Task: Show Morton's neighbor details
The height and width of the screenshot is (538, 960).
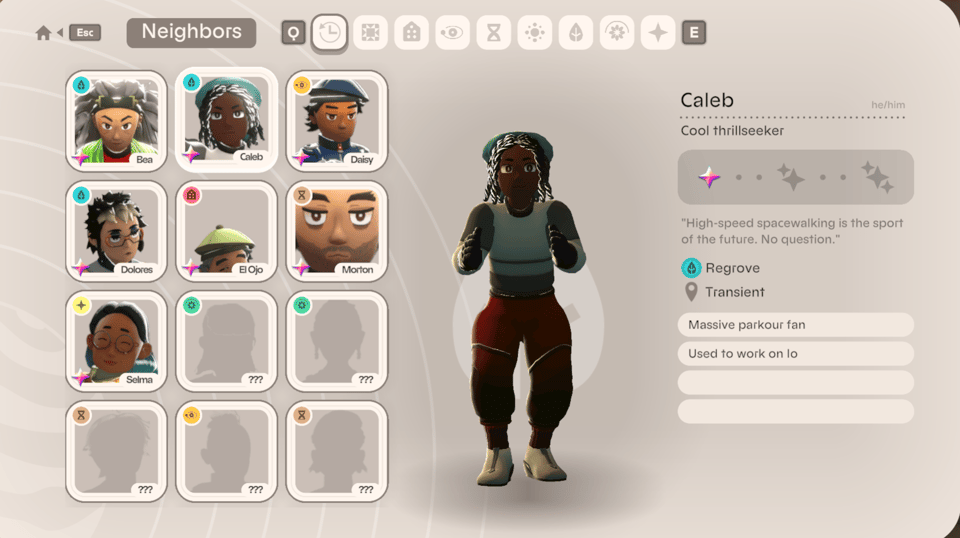Action: [x=336, y=230]
